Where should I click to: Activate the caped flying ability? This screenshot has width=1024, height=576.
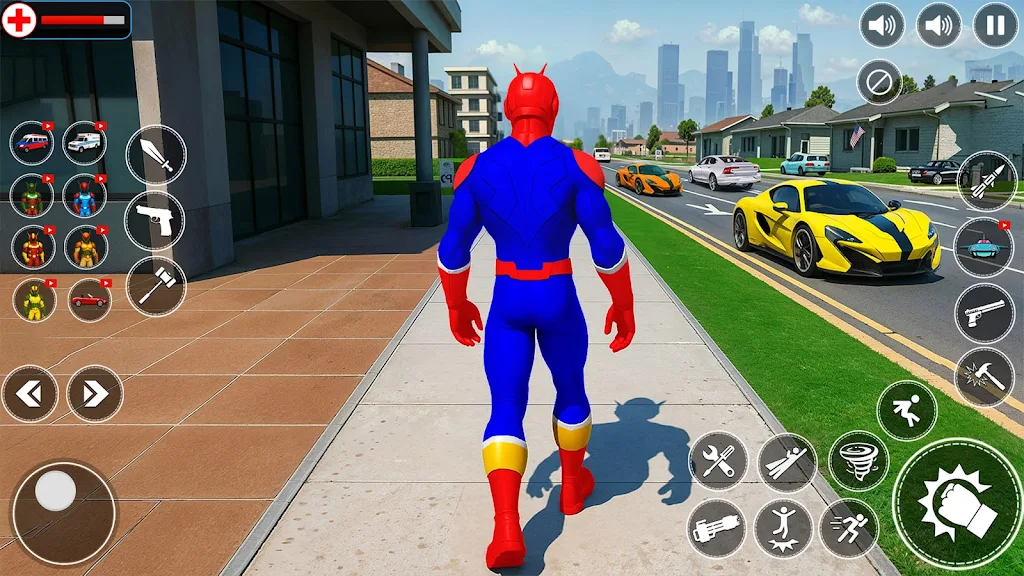[787, 463]
